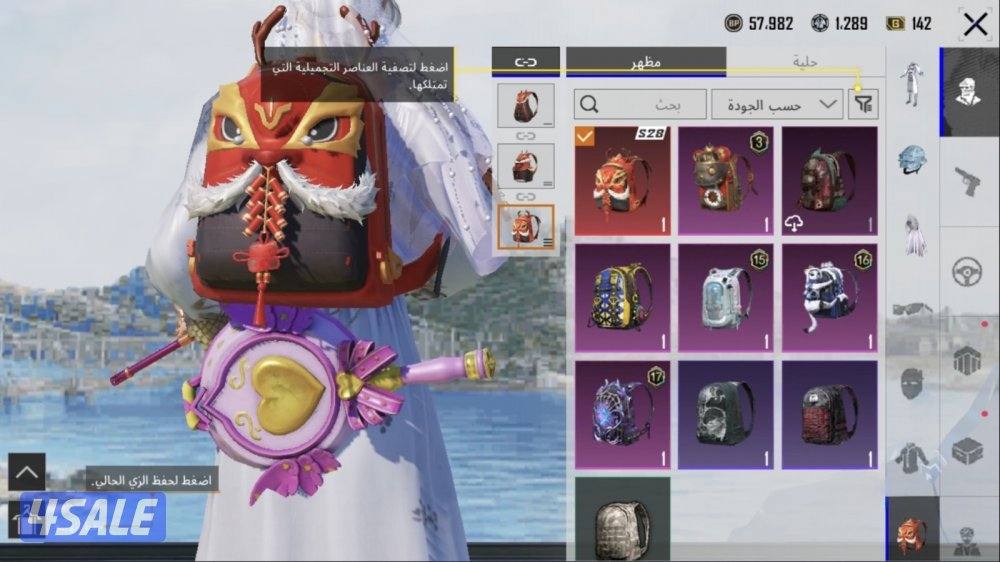The width and height of the screenshot is (1000, 562).
Task: Open the حسب الجودة sort dropdown
Action: tap(777, 104)
